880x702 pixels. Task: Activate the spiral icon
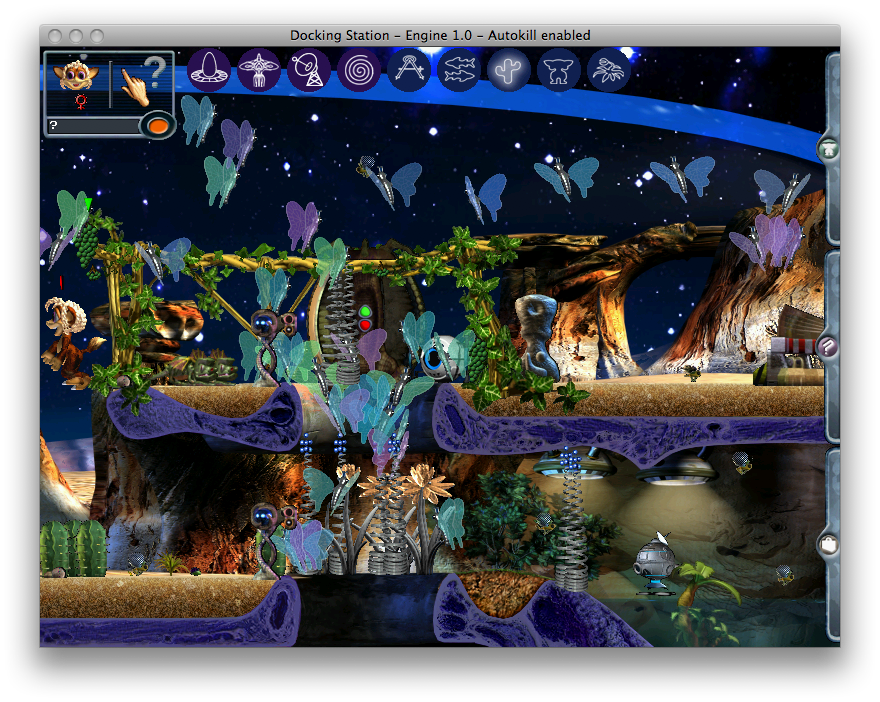[359, 70]
